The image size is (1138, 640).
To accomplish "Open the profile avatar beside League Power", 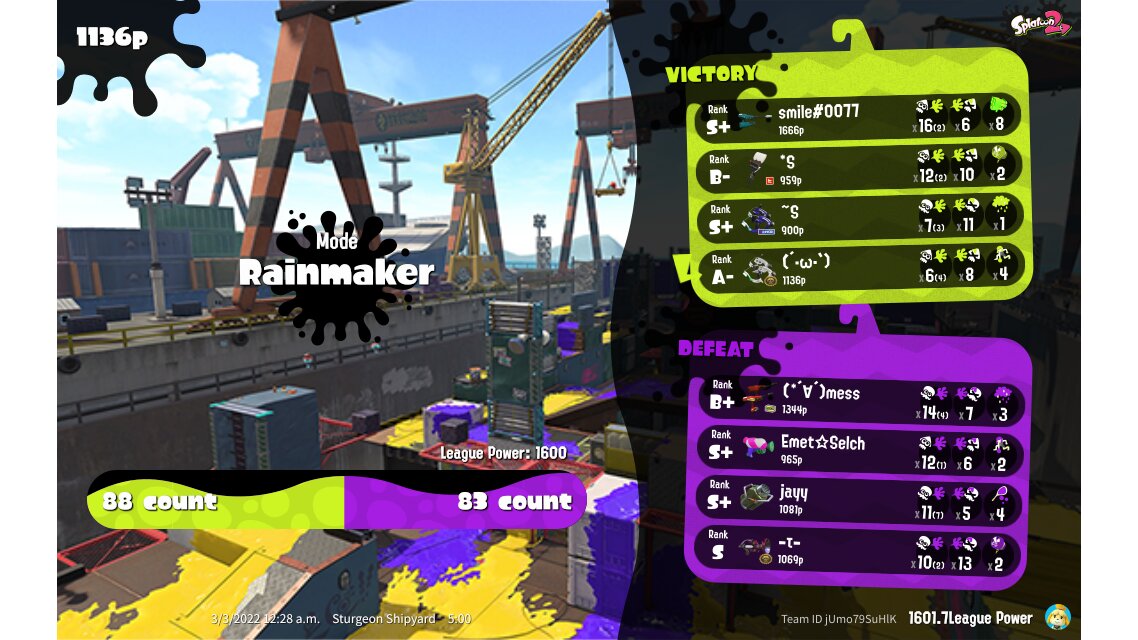I will (x=1057, y=617).
